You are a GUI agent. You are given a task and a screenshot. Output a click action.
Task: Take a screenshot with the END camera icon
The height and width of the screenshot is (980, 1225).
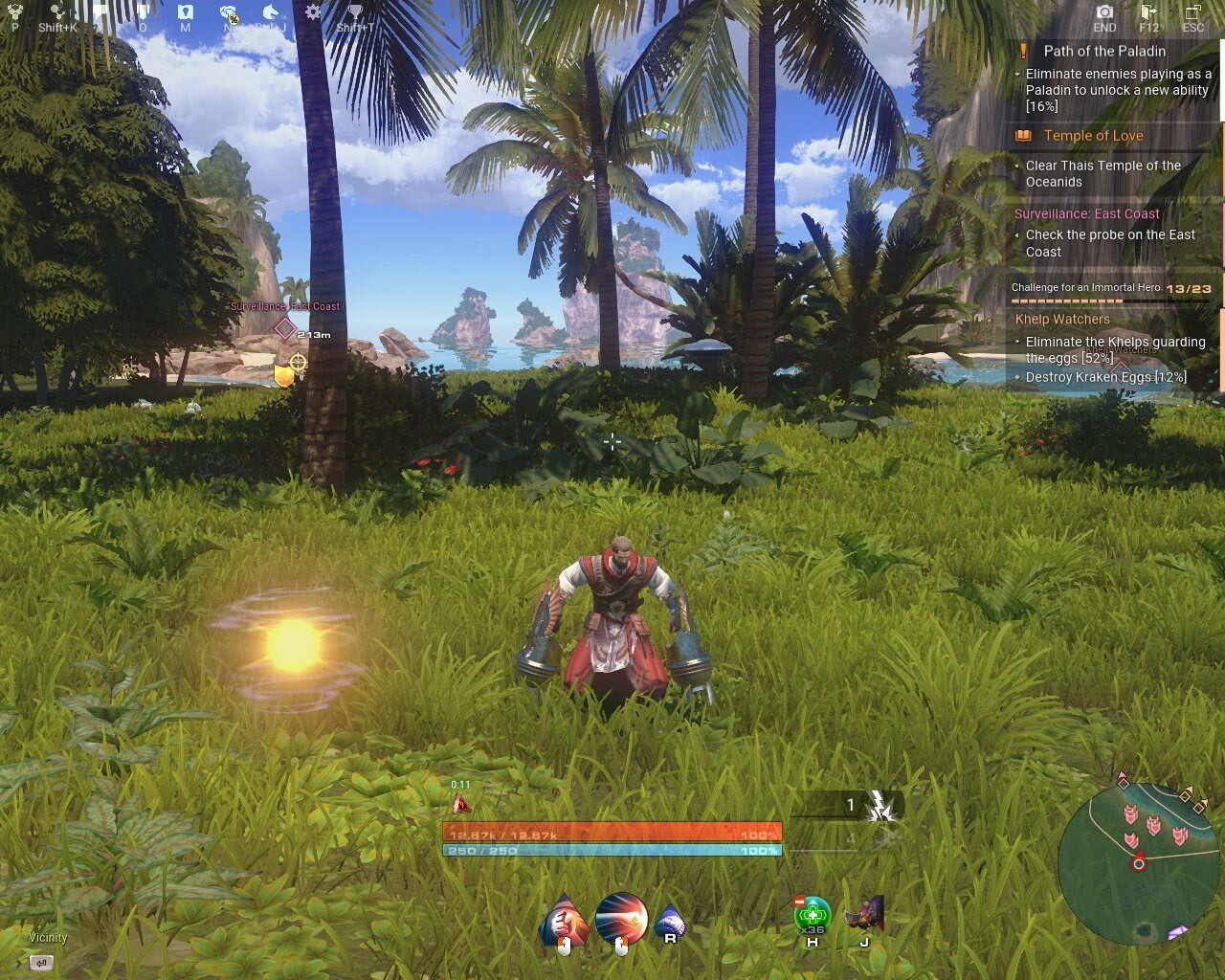click(1103, 13)
